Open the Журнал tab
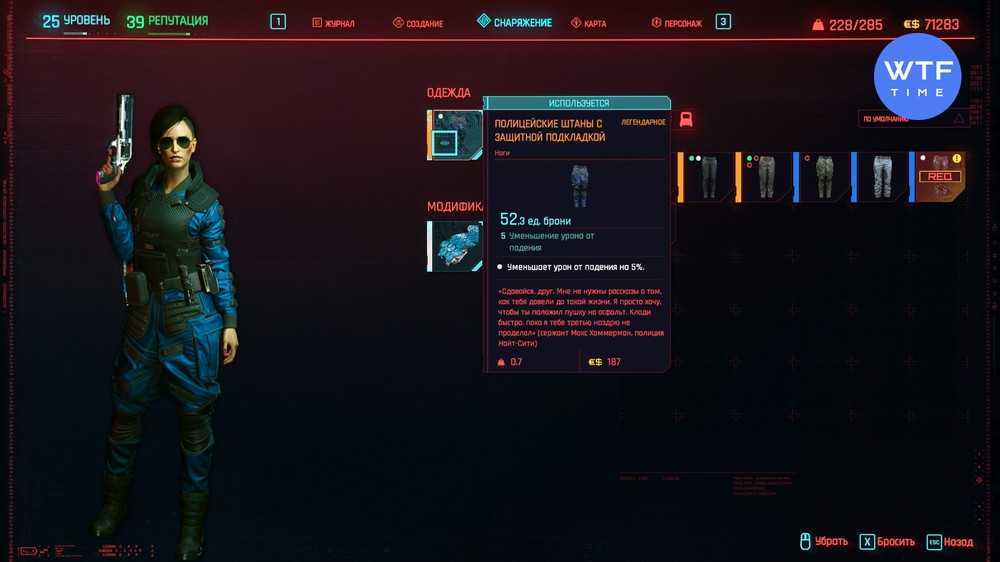 334,23
